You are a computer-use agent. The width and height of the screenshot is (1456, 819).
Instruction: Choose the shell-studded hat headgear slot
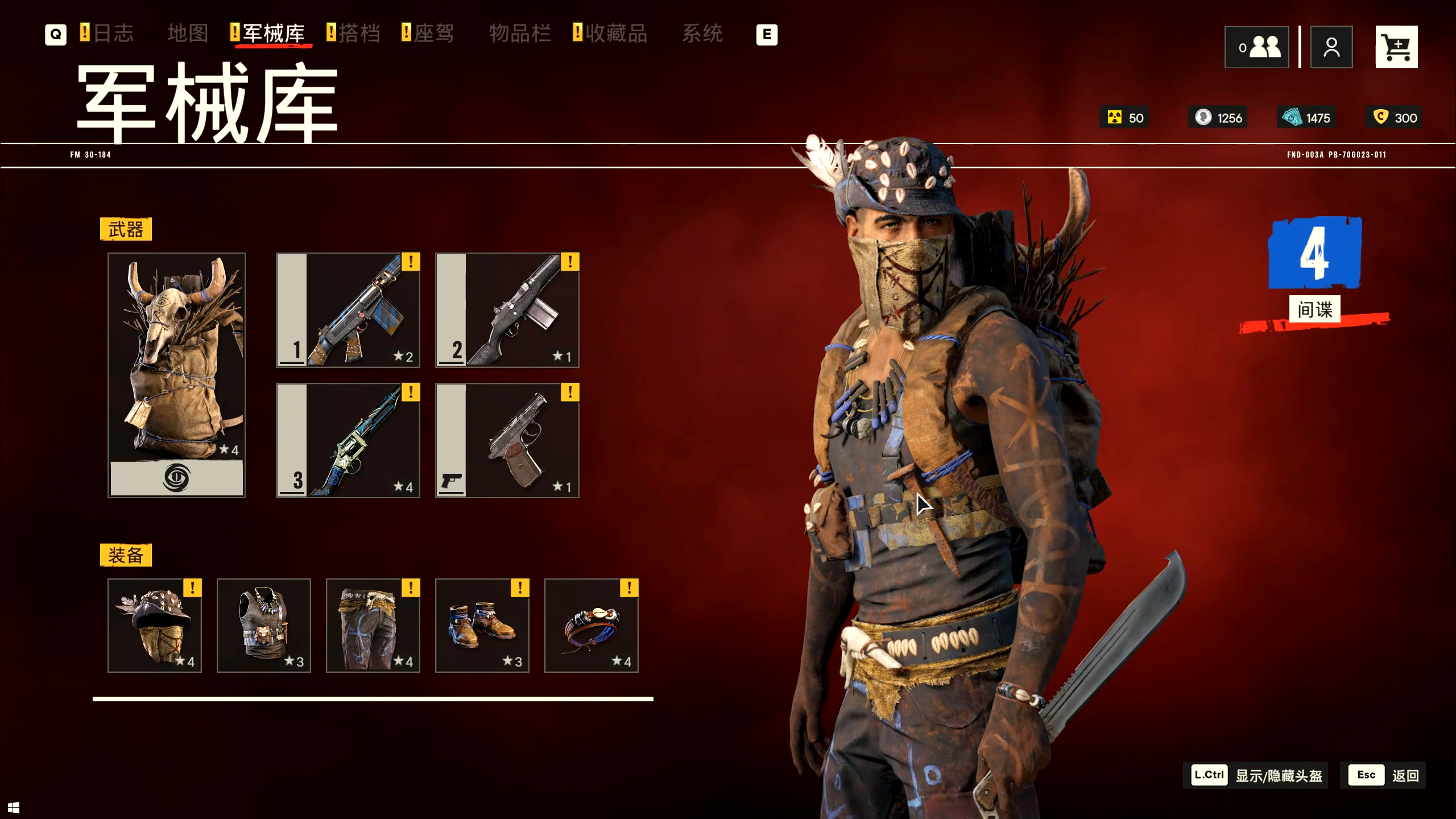155,625
